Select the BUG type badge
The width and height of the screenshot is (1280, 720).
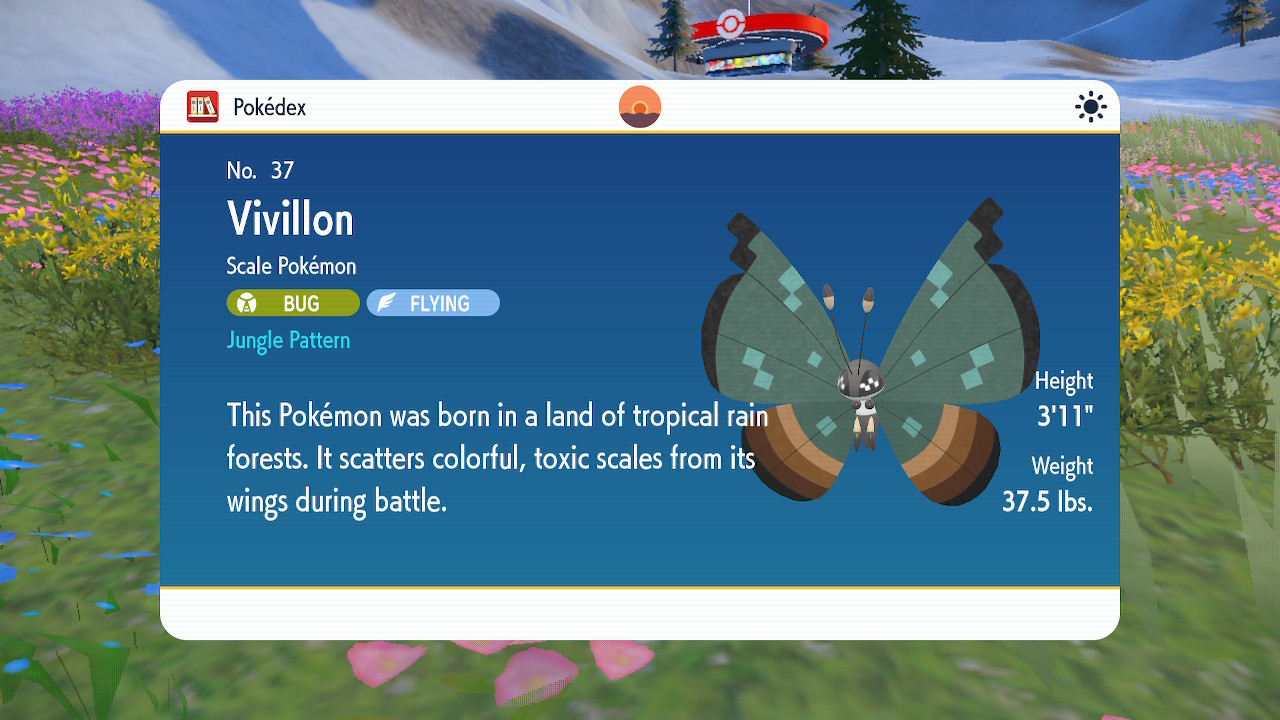pos(293,303)
